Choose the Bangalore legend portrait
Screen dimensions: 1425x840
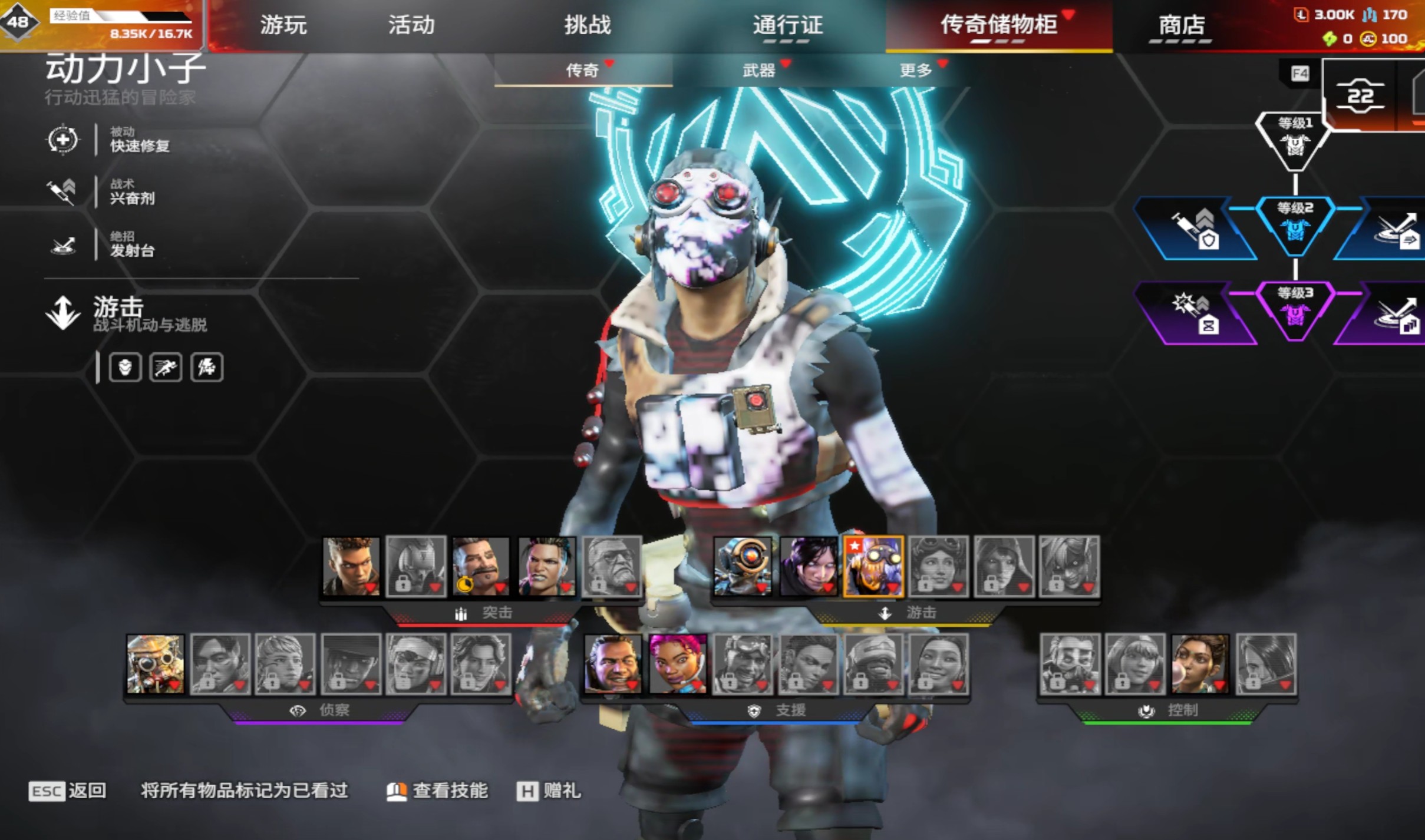tap(351, 566)
